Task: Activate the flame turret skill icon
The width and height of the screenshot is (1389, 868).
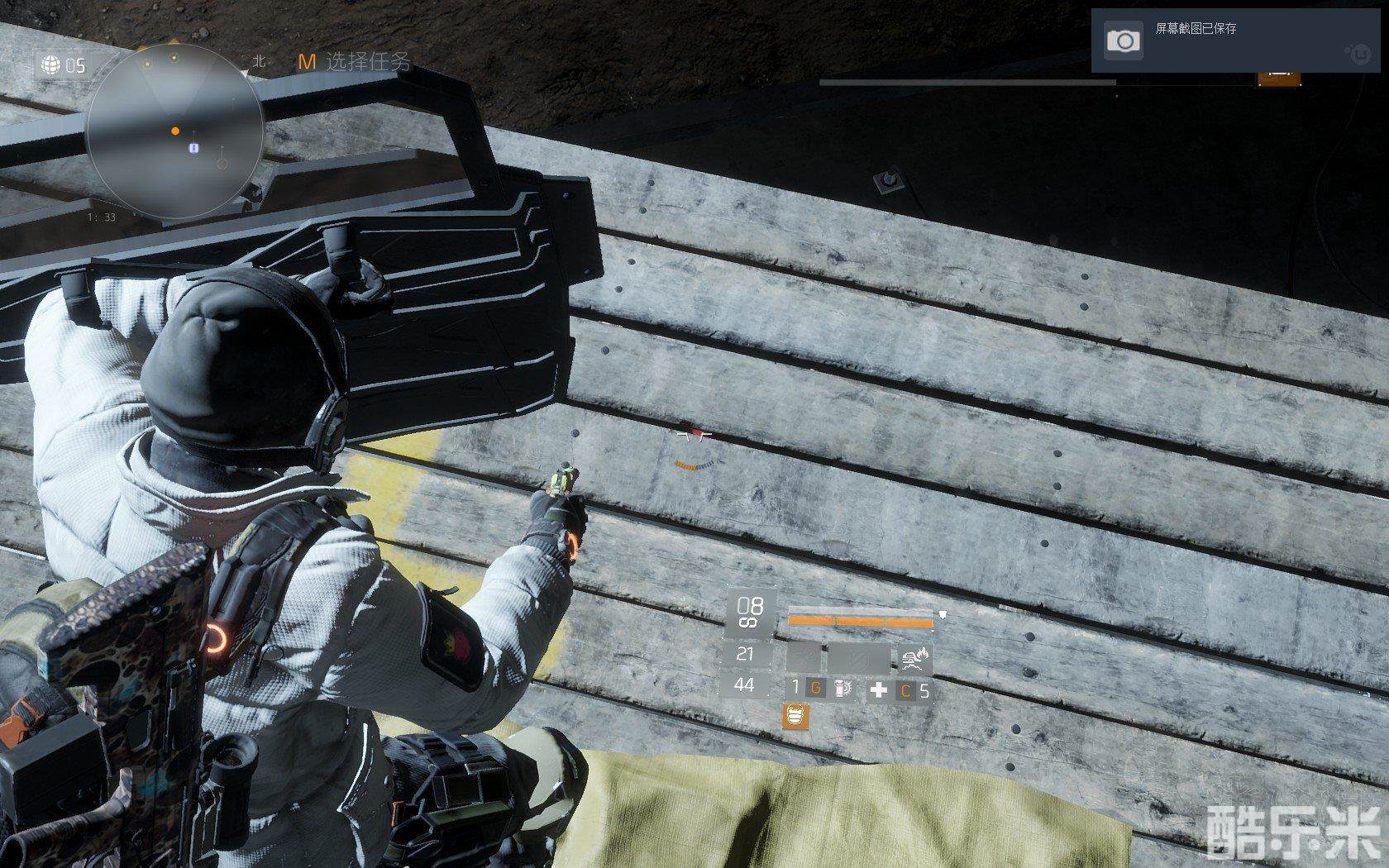Action: [x=915, y=658]
